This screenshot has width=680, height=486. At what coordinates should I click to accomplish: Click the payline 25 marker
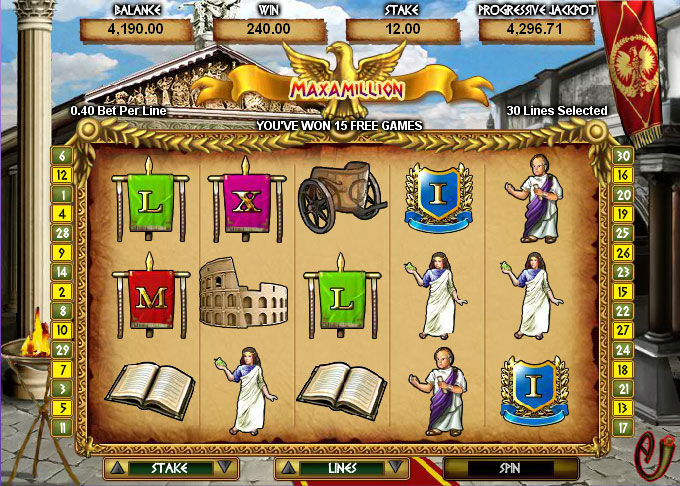tap(621, 233)
